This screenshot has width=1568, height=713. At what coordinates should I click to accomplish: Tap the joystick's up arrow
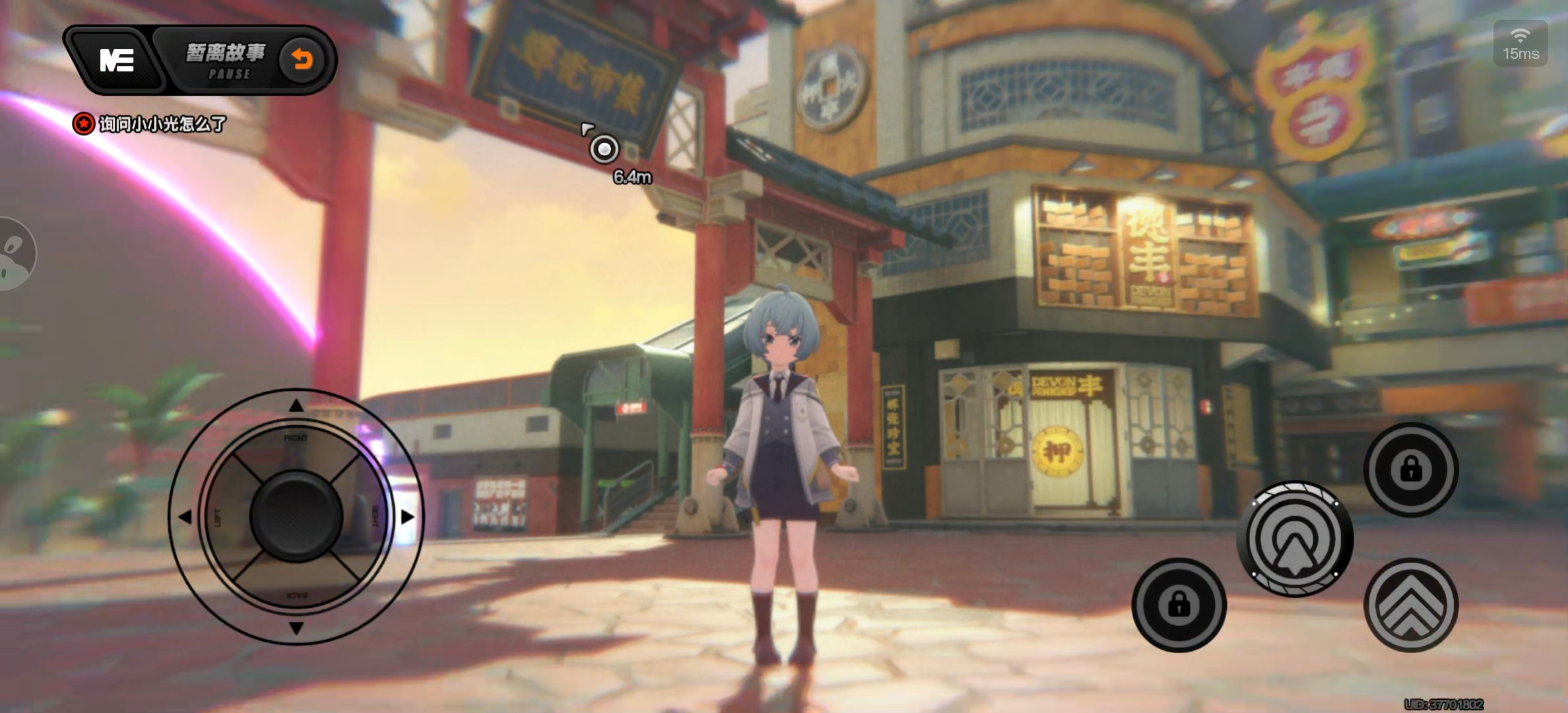[296, 405]
